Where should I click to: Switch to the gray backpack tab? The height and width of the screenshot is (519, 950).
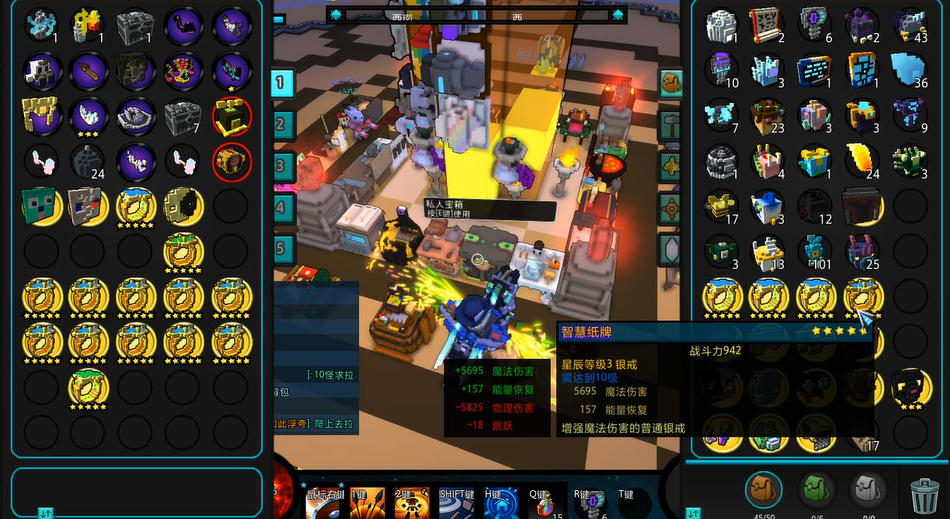tap(867, 490)
